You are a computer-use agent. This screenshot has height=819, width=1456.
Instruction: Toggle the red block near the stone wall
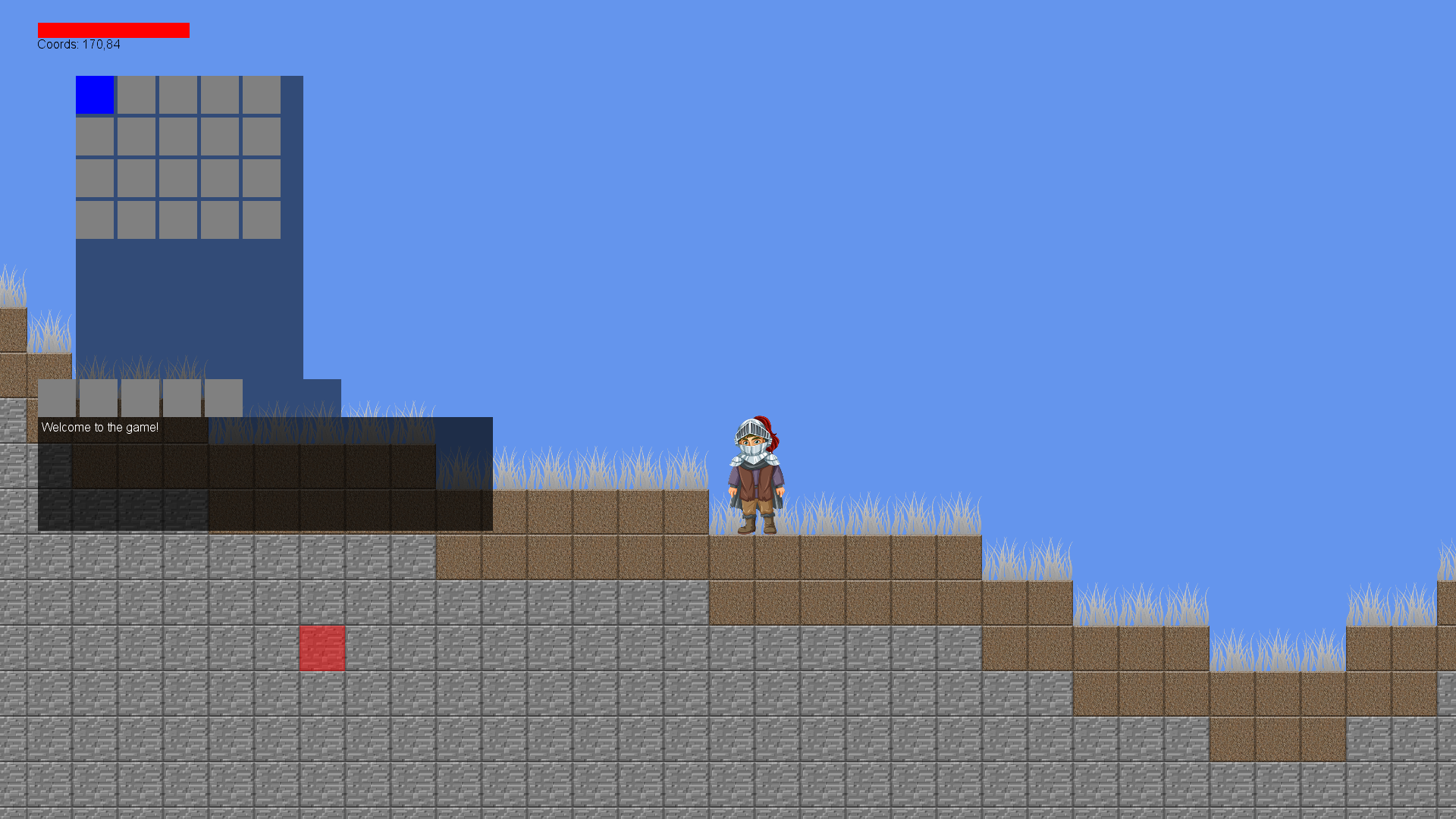322,648
